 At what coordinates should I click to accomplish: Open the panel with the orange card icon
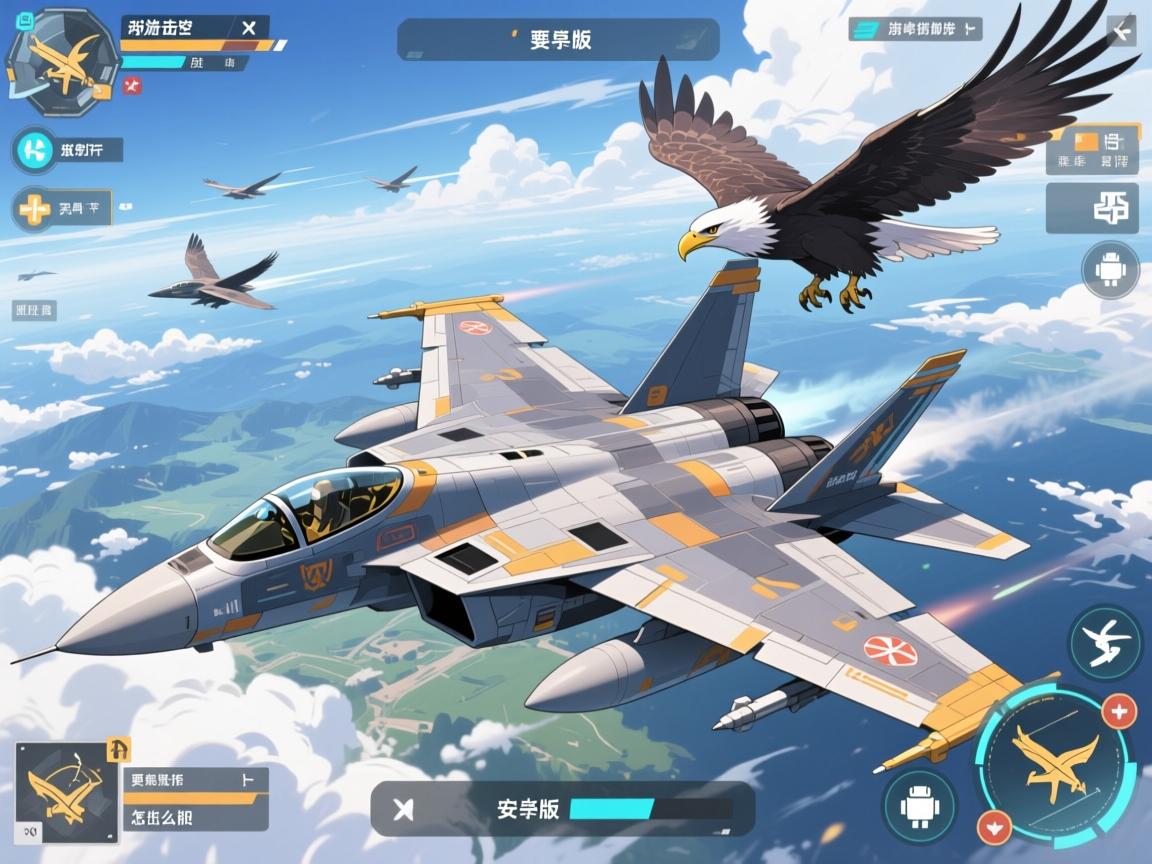tap(1094, 148)
